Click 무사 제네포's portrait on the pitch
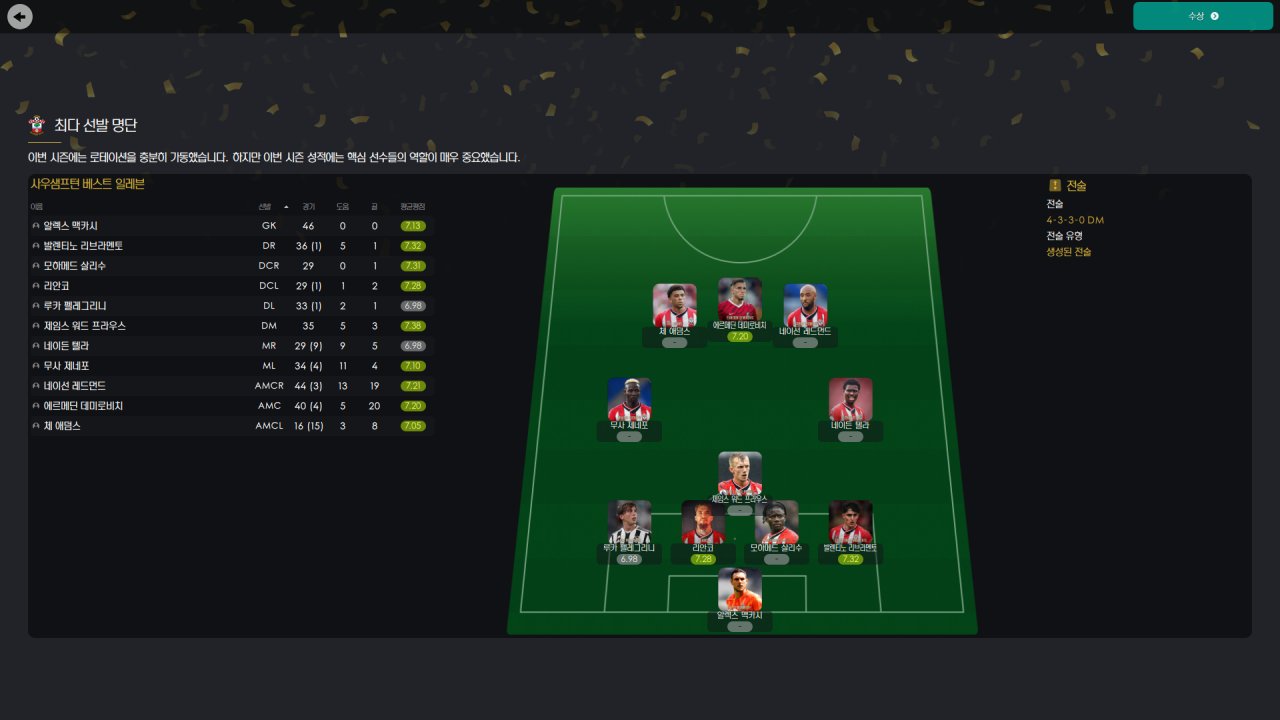The width and height of the screenshot is (1280, 720). [x=629, y=400]
